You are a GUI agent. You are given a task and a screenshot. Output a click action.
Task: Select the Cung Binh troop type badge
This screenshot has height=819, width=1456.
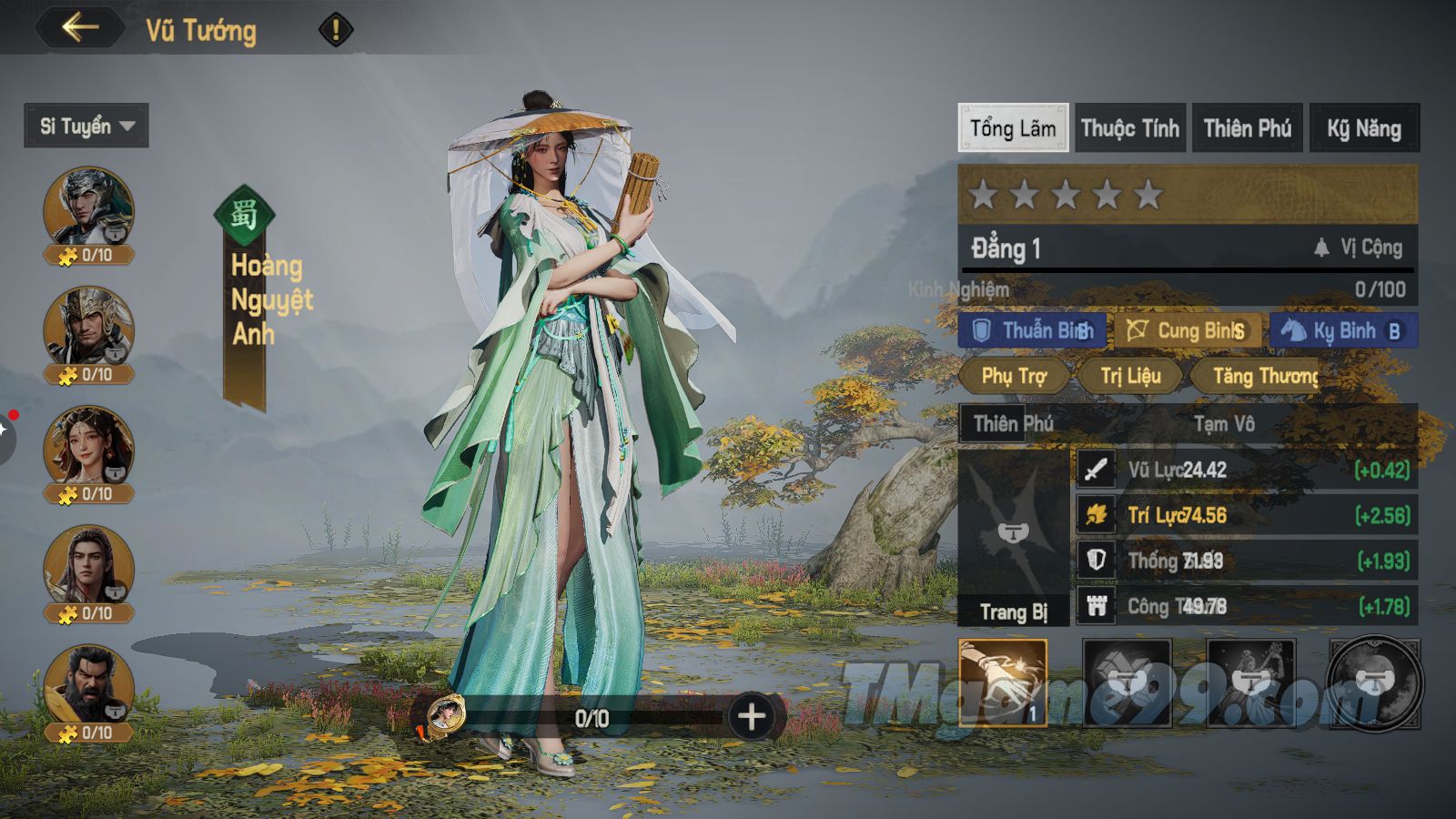(1188, 330)
